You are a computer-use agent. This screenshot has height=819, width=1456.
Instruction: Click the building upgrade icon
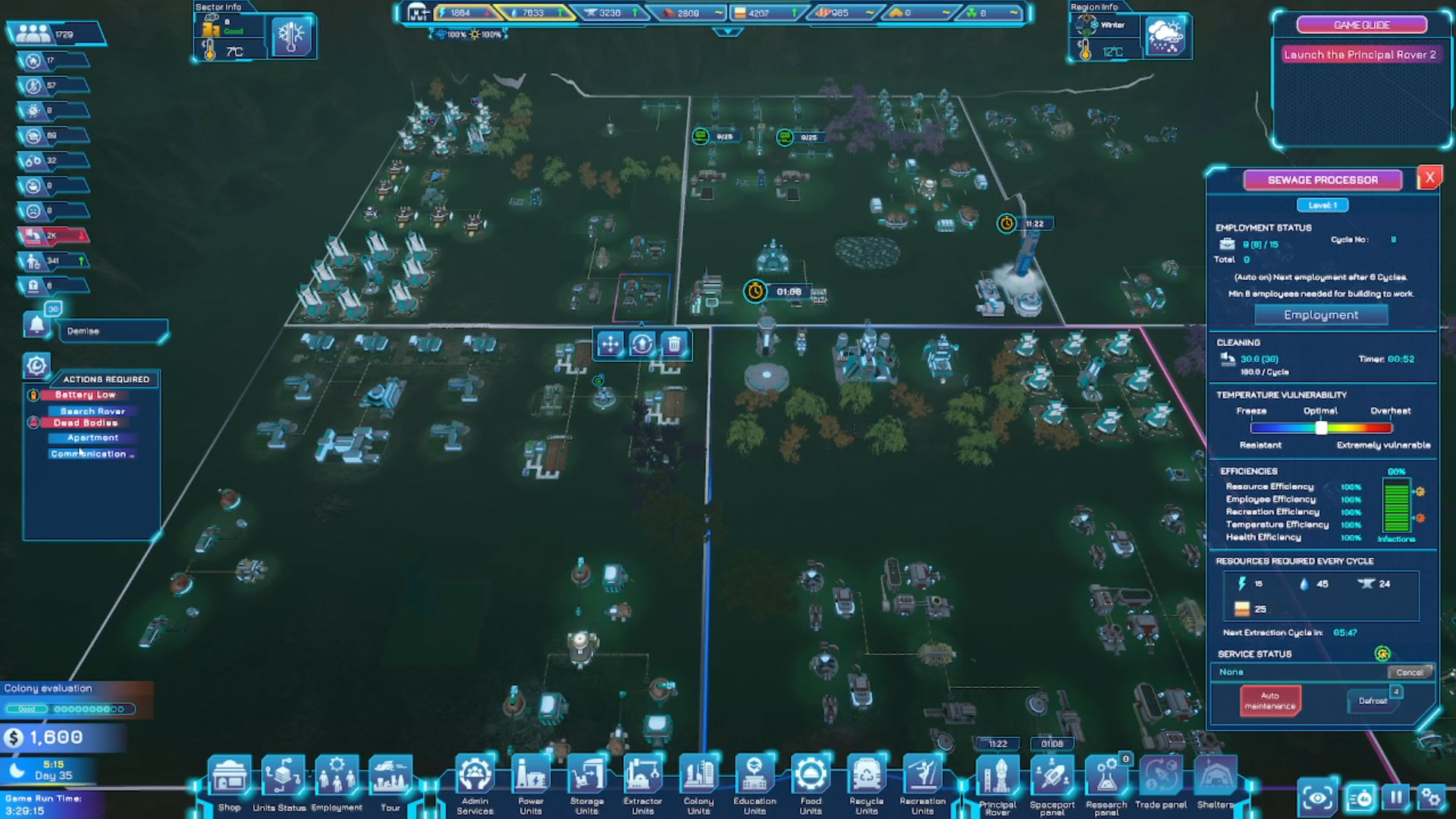coord(642,344)
